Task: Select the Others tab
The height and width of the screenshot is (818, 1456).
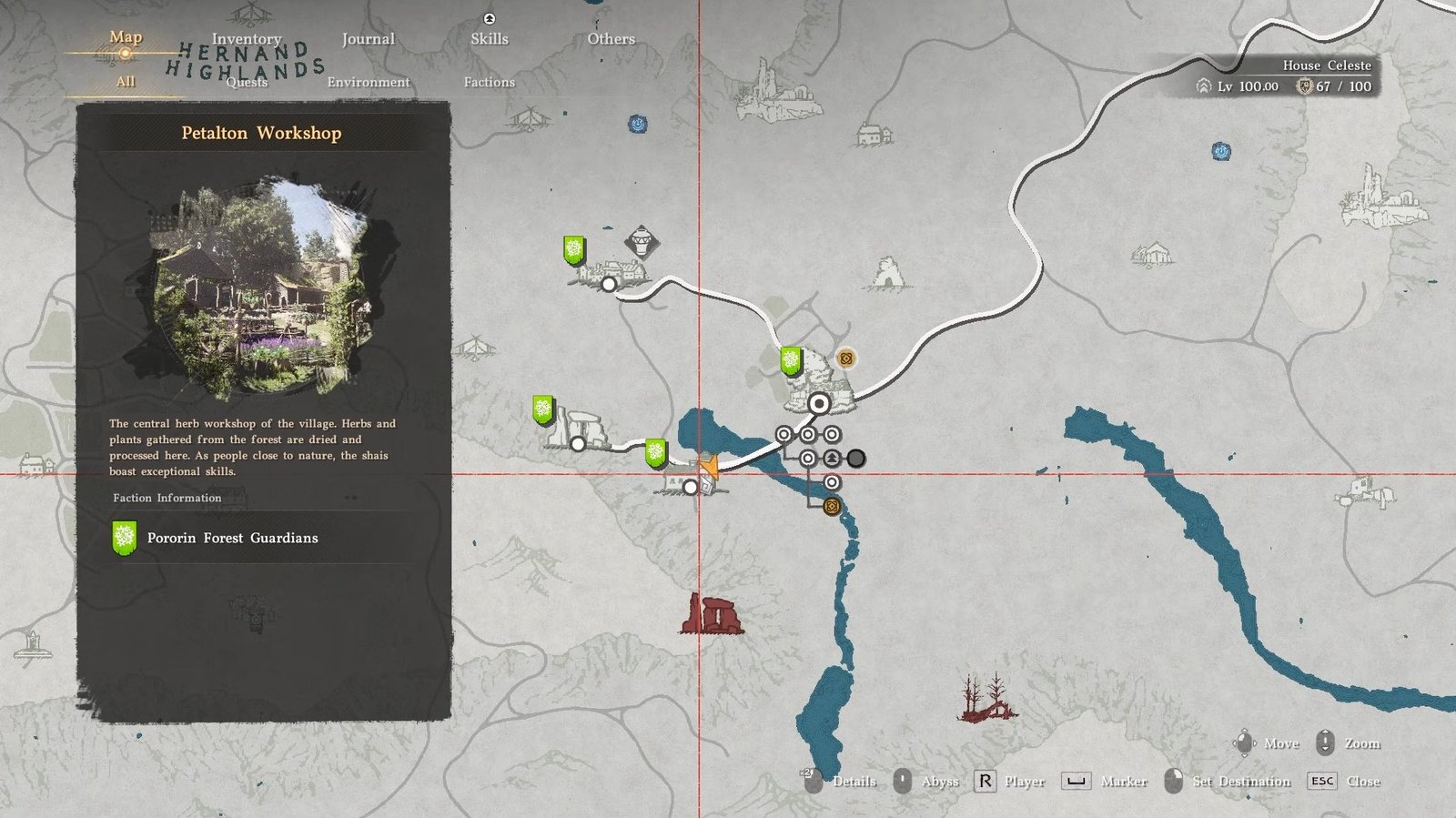Action: (x=611, y=39)
